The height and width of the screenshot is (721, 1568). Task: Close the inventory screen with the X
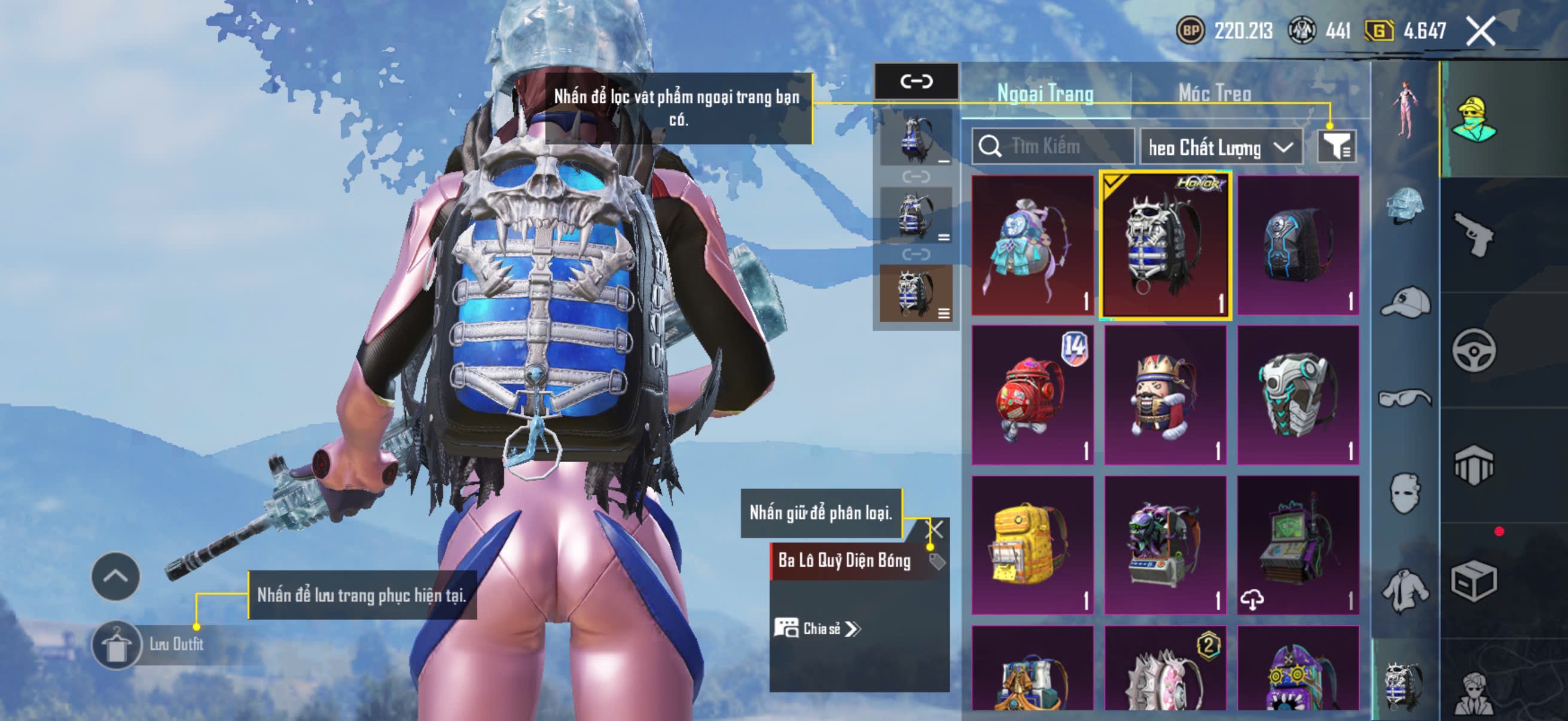[1480, 31]
